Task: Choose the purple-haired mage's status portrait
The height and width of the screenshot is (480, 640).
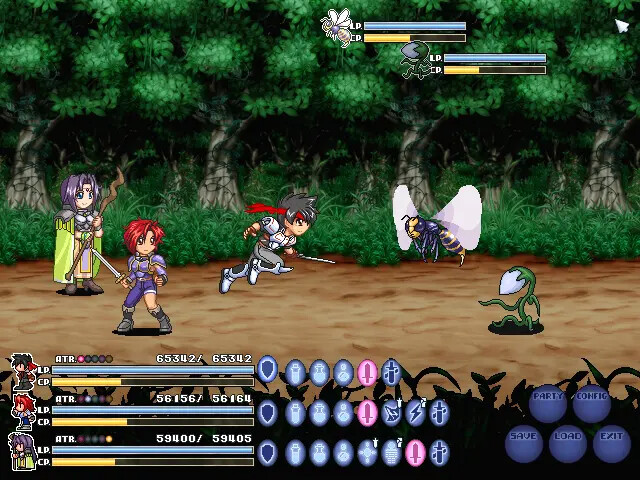Action: tap(23, 451)
